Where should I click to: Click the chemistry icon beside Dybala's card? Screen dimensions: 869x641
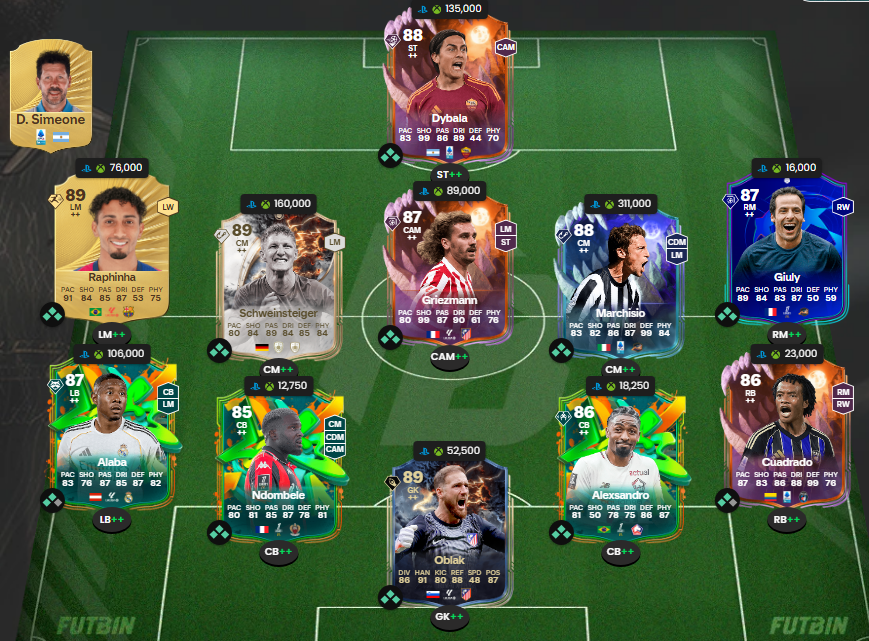pyautogui.click(x=389, y=155)
